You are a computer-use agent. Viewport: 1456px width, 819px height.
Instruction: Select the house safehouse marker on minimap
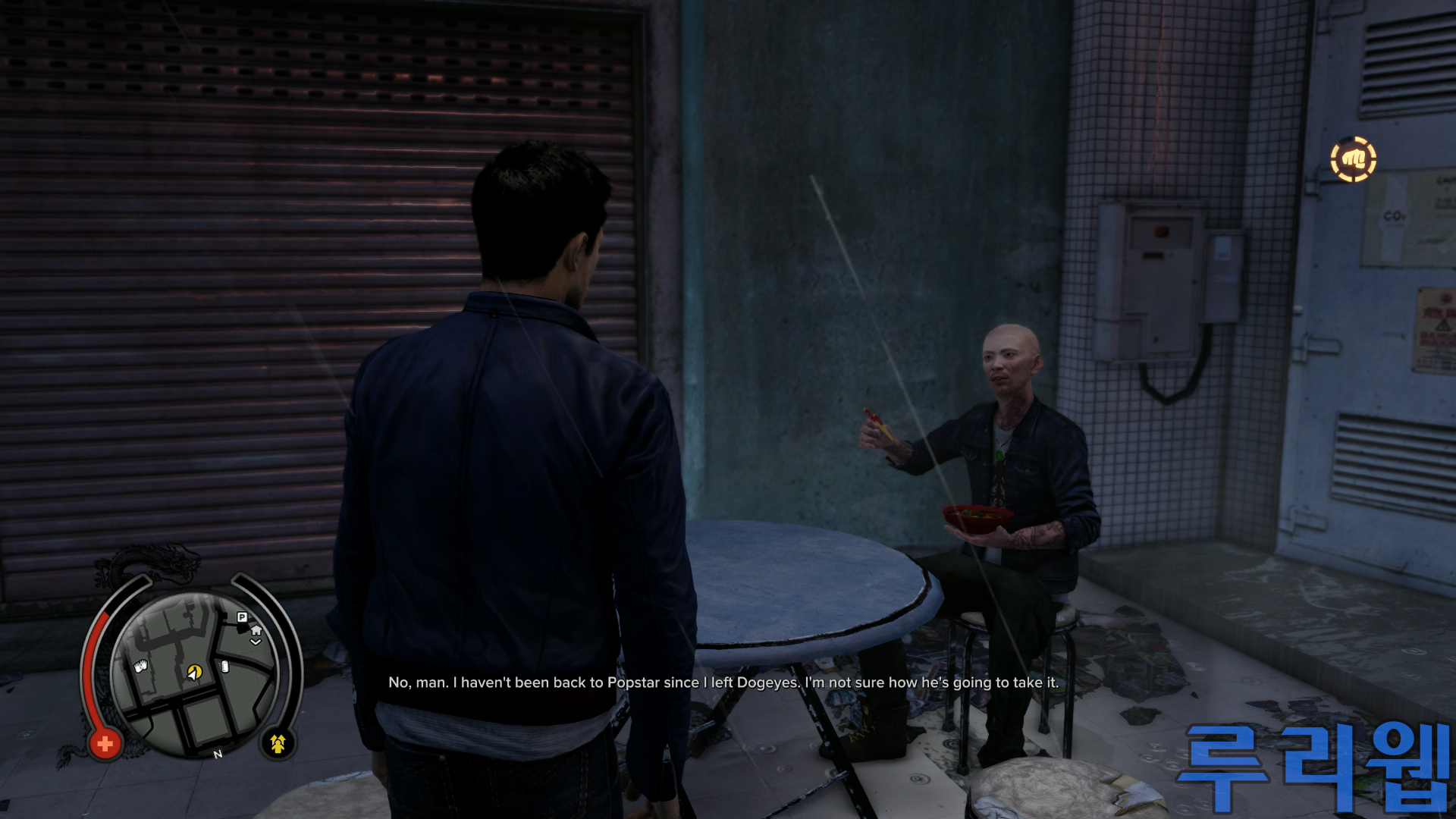256,631
